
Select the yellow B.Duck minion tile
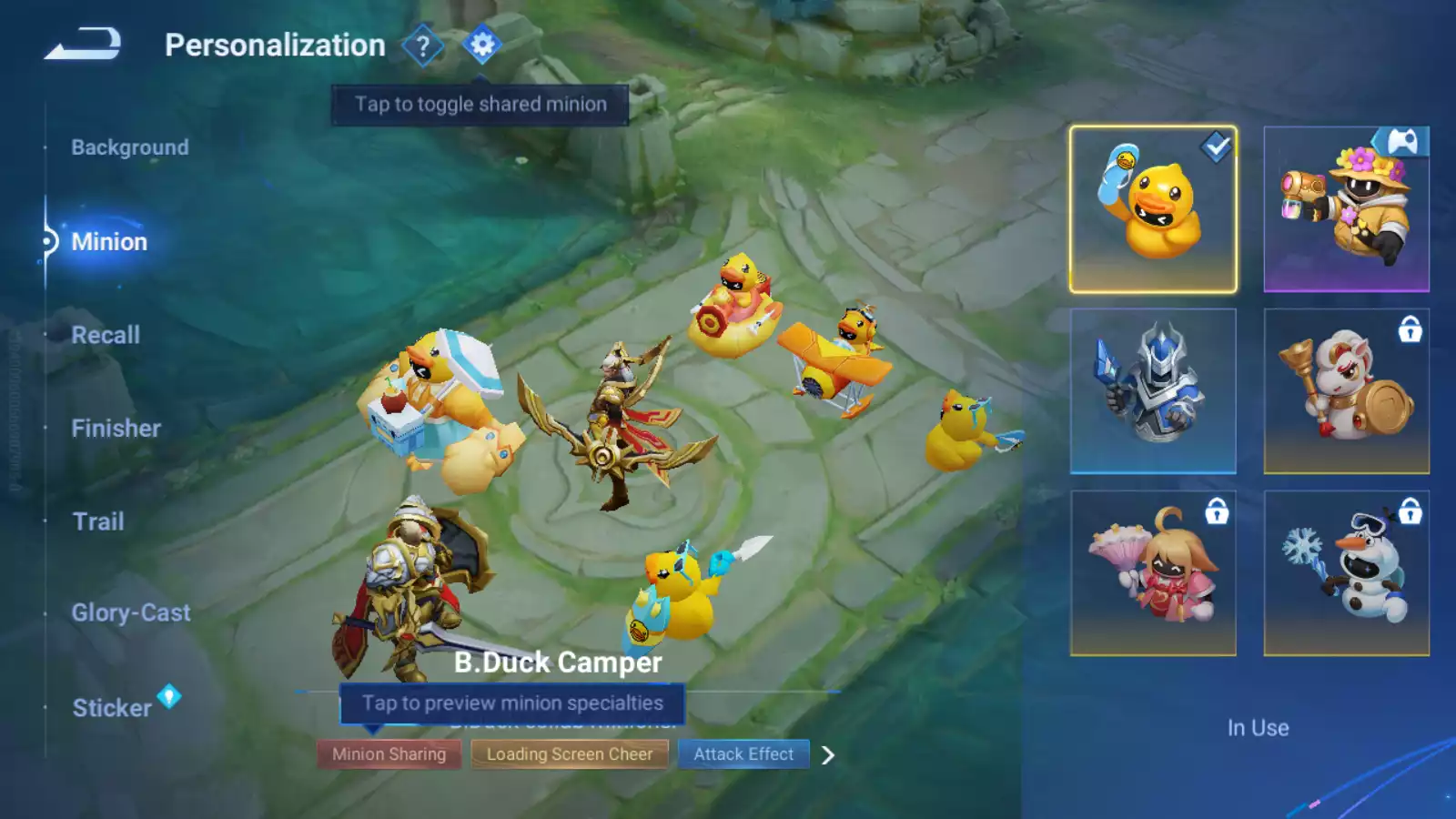pyautogui.click(x=1153, y=209)
